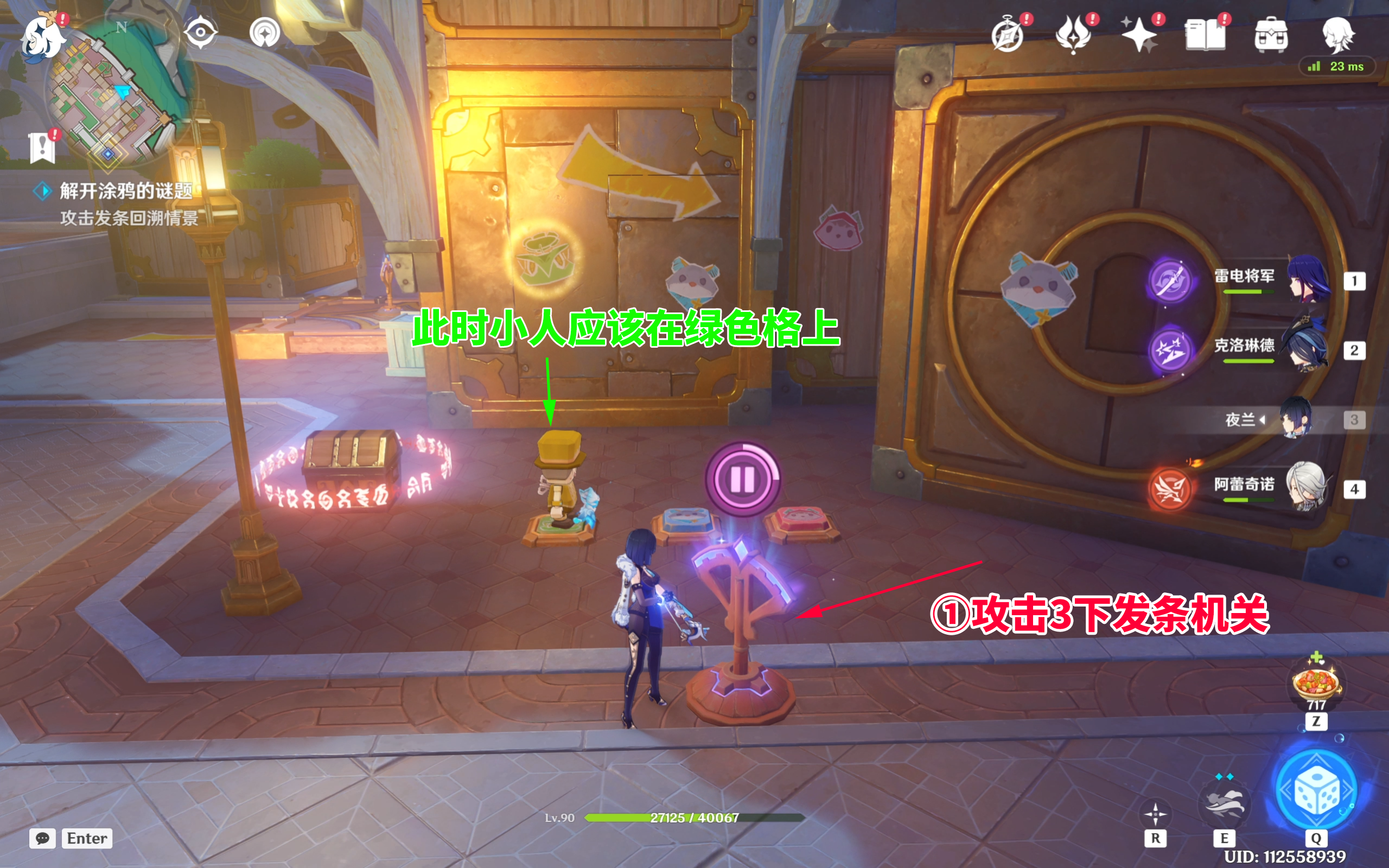Open the adventurer handbook book icon
The height and width of the screenshot is (868, 1389).
coord(1205,36)
